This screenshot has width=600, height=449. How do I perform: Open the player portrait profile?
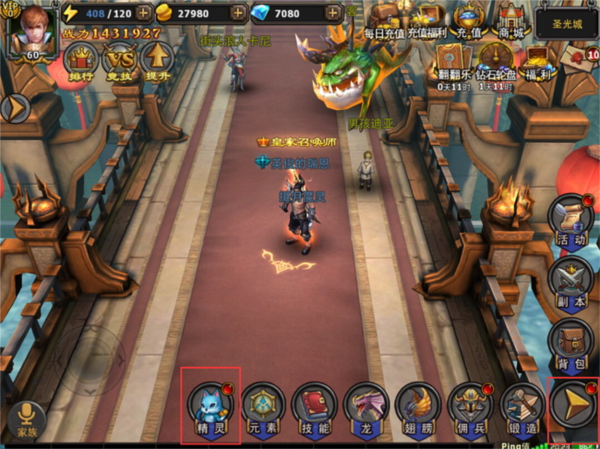coord(29,30)
